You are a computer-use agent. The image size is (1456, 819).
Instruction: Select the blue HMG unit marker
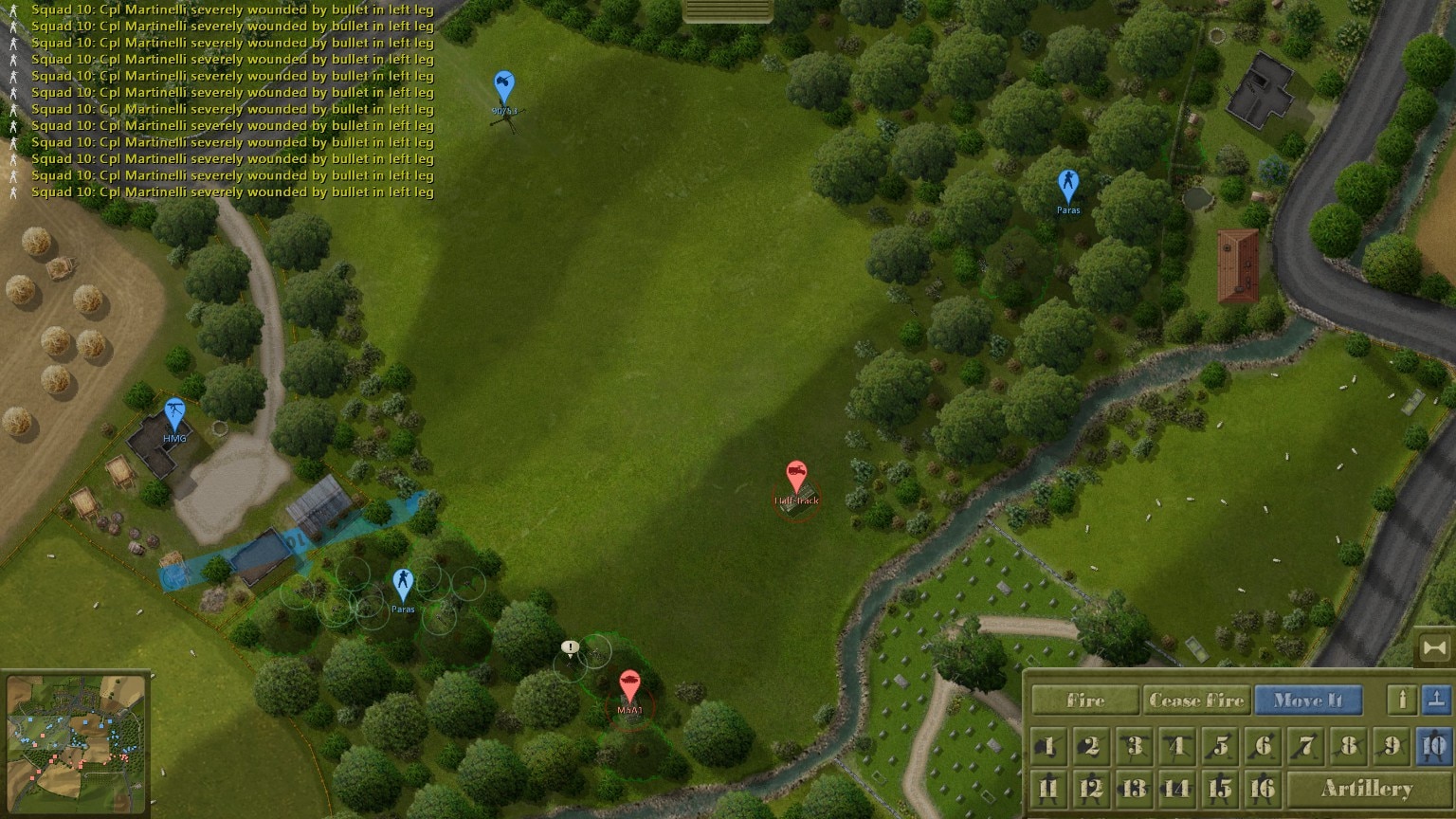tap(174, 414)
